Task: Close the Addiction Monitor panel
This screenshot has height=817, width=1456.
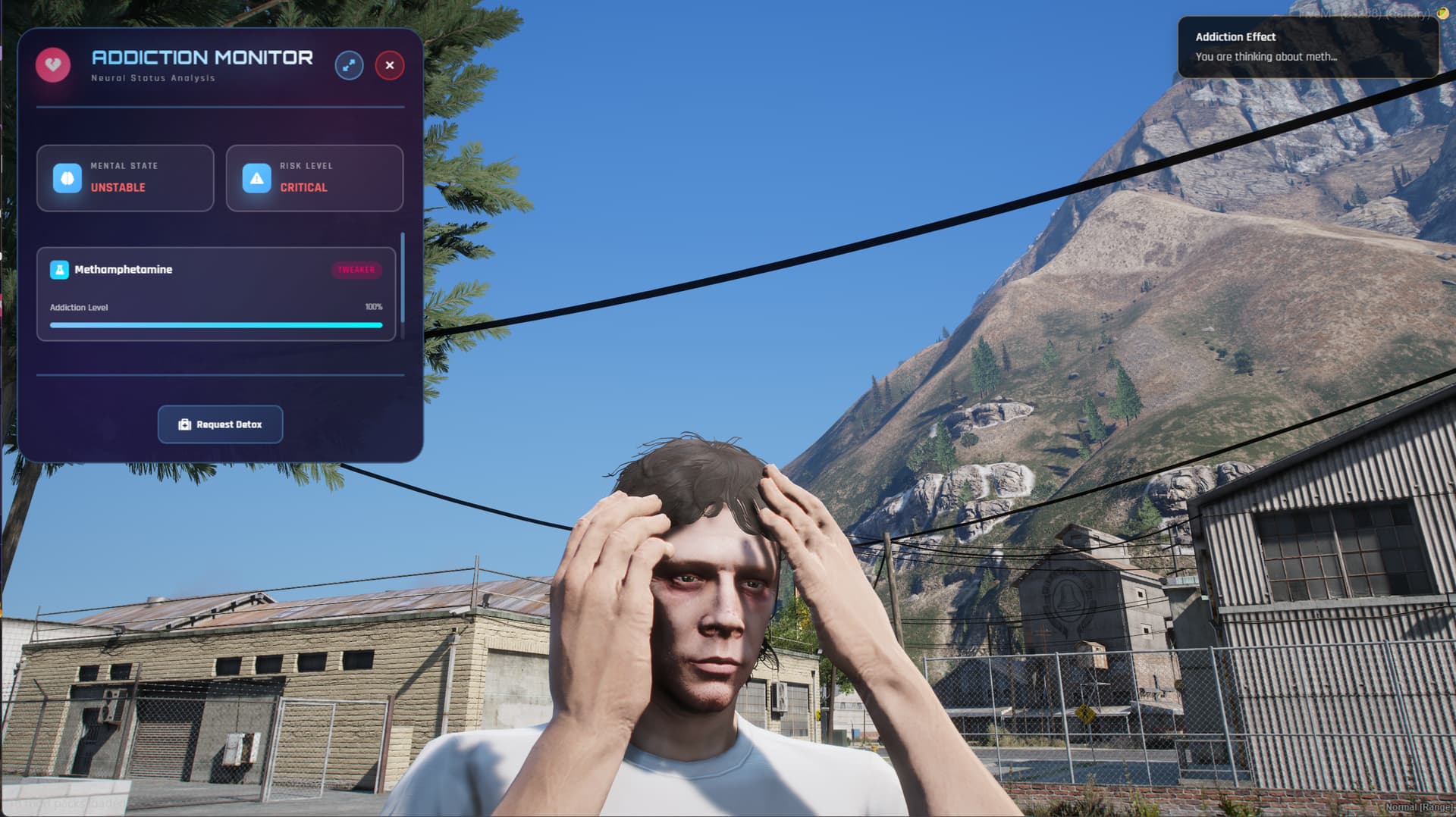Action: (x=390, y=65)
